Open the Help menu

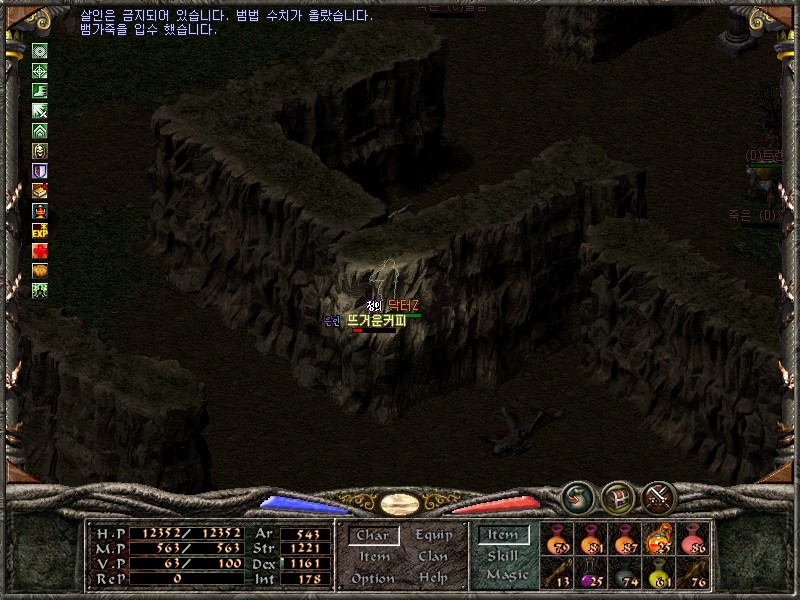(x=433, y=579)
